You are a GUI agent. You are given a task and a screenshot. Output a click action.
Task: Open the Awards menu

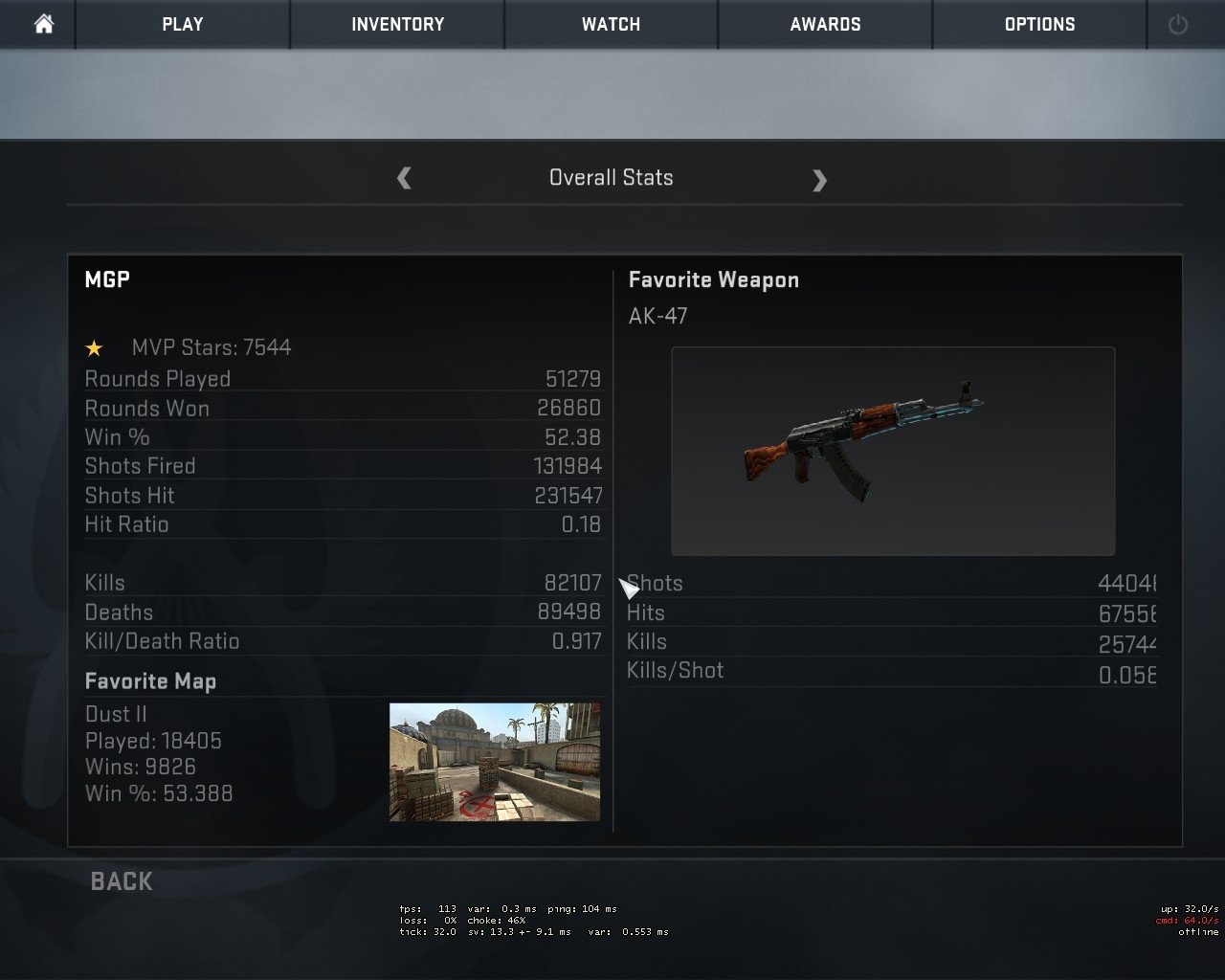coord(825,24)
